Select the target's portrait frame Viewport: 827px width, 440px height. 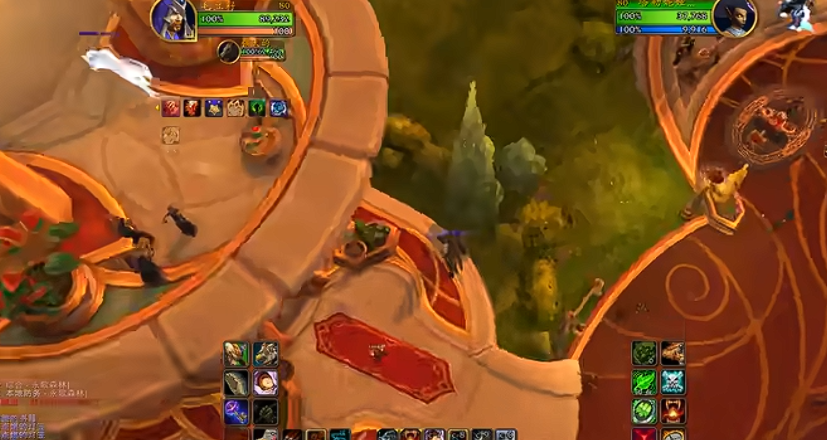coord(735,16)
